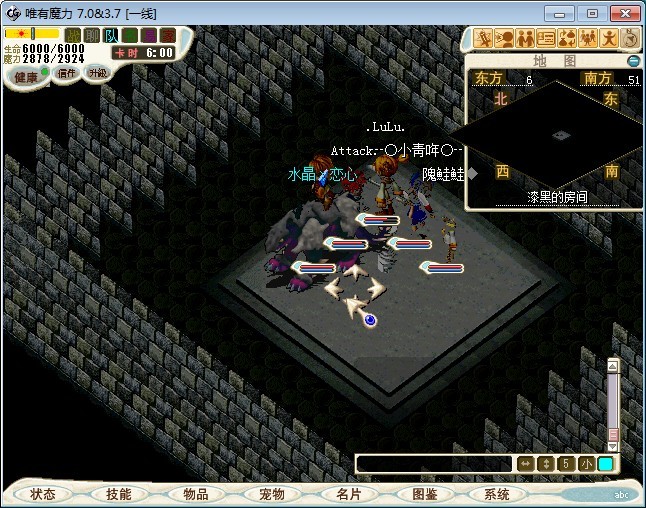Image resolution: width=646 pixels, height=508 pixels.
Task: Open the 技能 skills menu
Action: pyautogui.click(x=118, y=494)
